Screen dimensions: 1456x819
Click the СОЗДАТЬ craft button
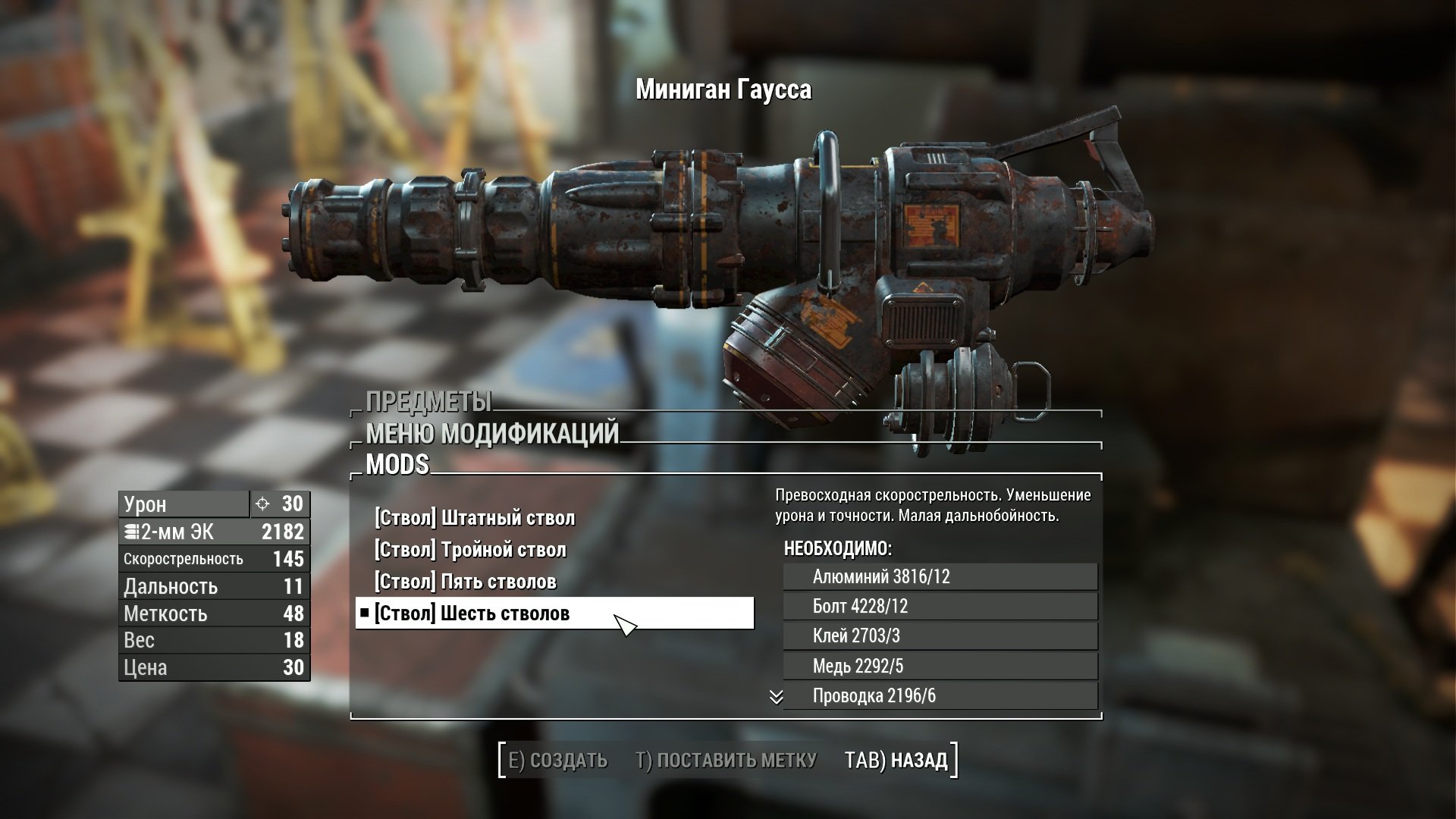557,760
